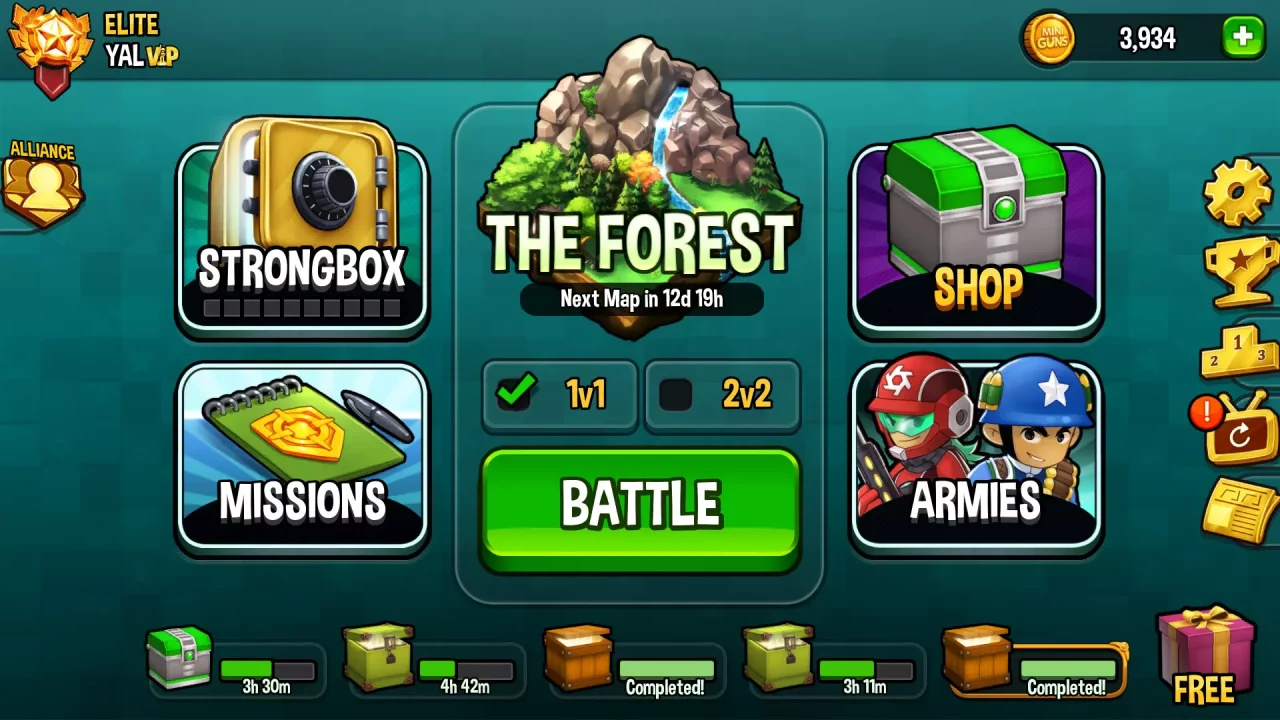Check the 2v2 match mode box
Image resolution: width=1280 pixels, height=720 pixels.
(676, 394)
